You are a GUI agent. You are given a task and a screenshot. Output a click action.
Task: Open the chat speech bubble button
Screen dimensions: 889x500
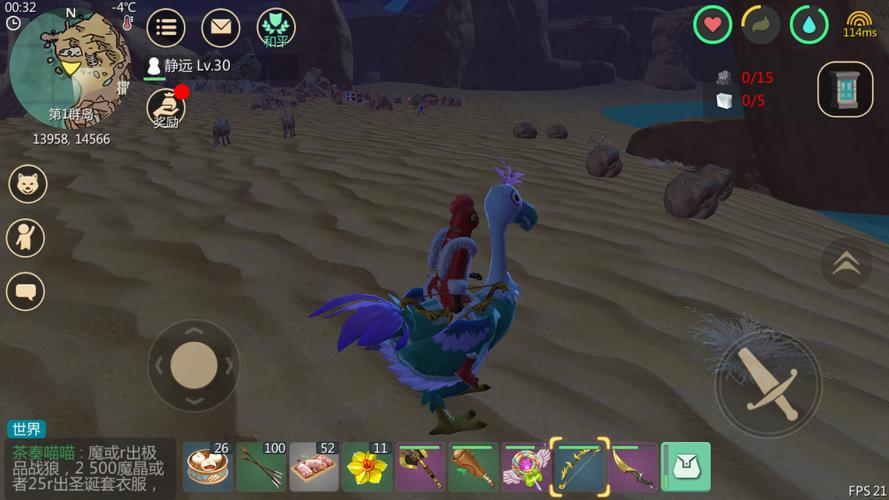tap(27, 292)
